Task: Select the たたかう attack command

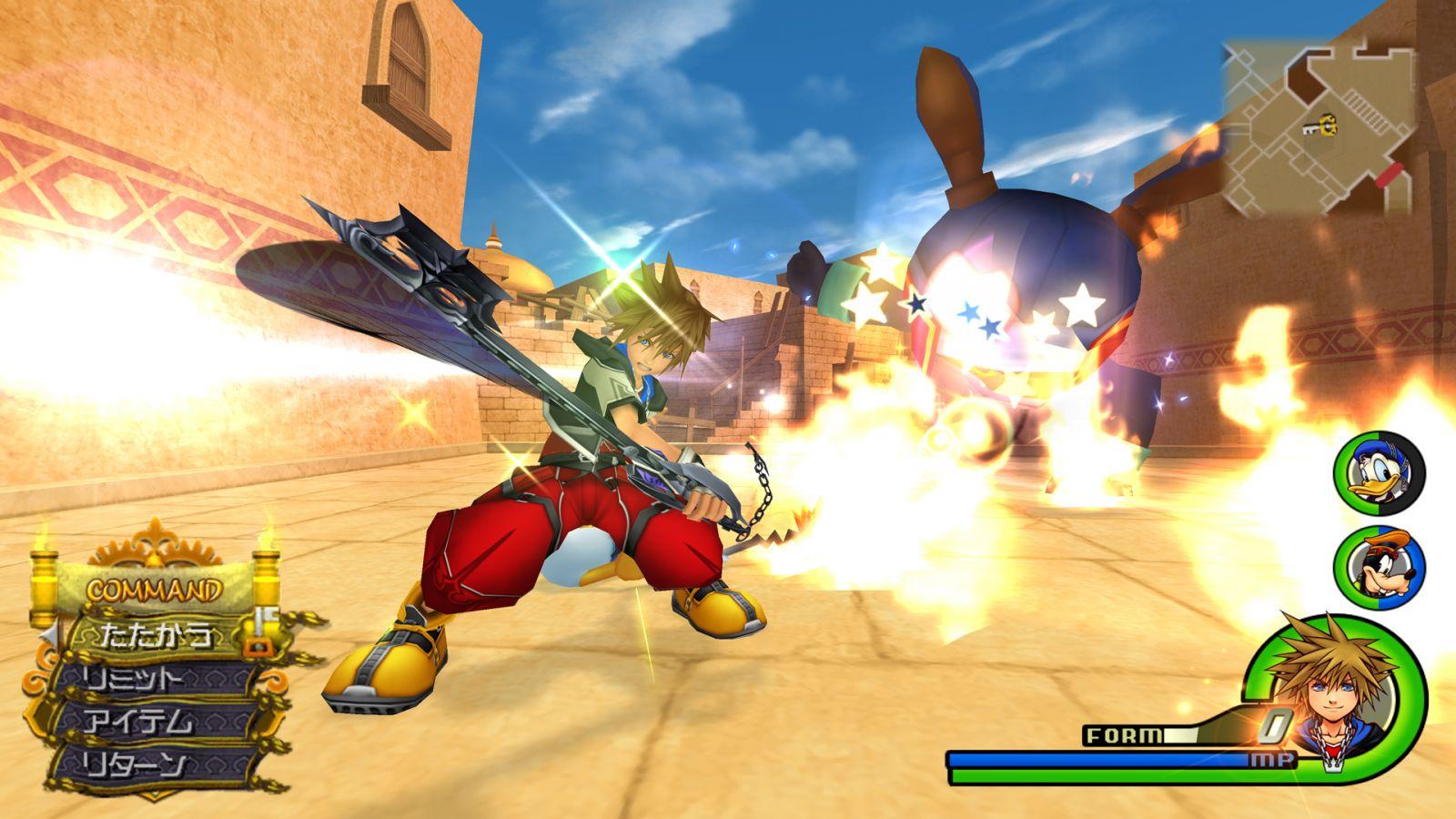Action: (157, 634)
